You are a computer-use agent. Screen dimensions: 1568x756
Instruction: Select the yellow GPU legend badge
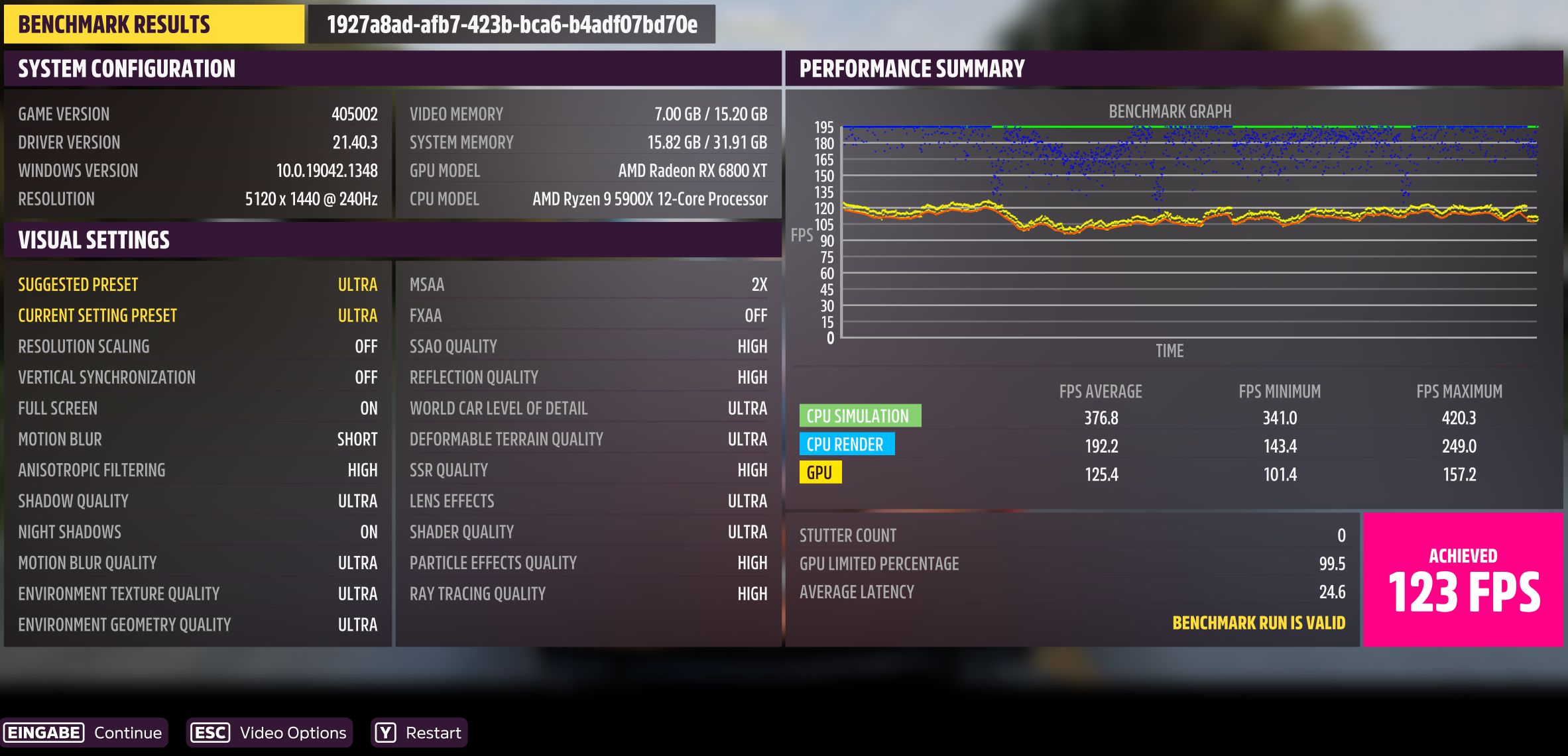coord(821,472)
